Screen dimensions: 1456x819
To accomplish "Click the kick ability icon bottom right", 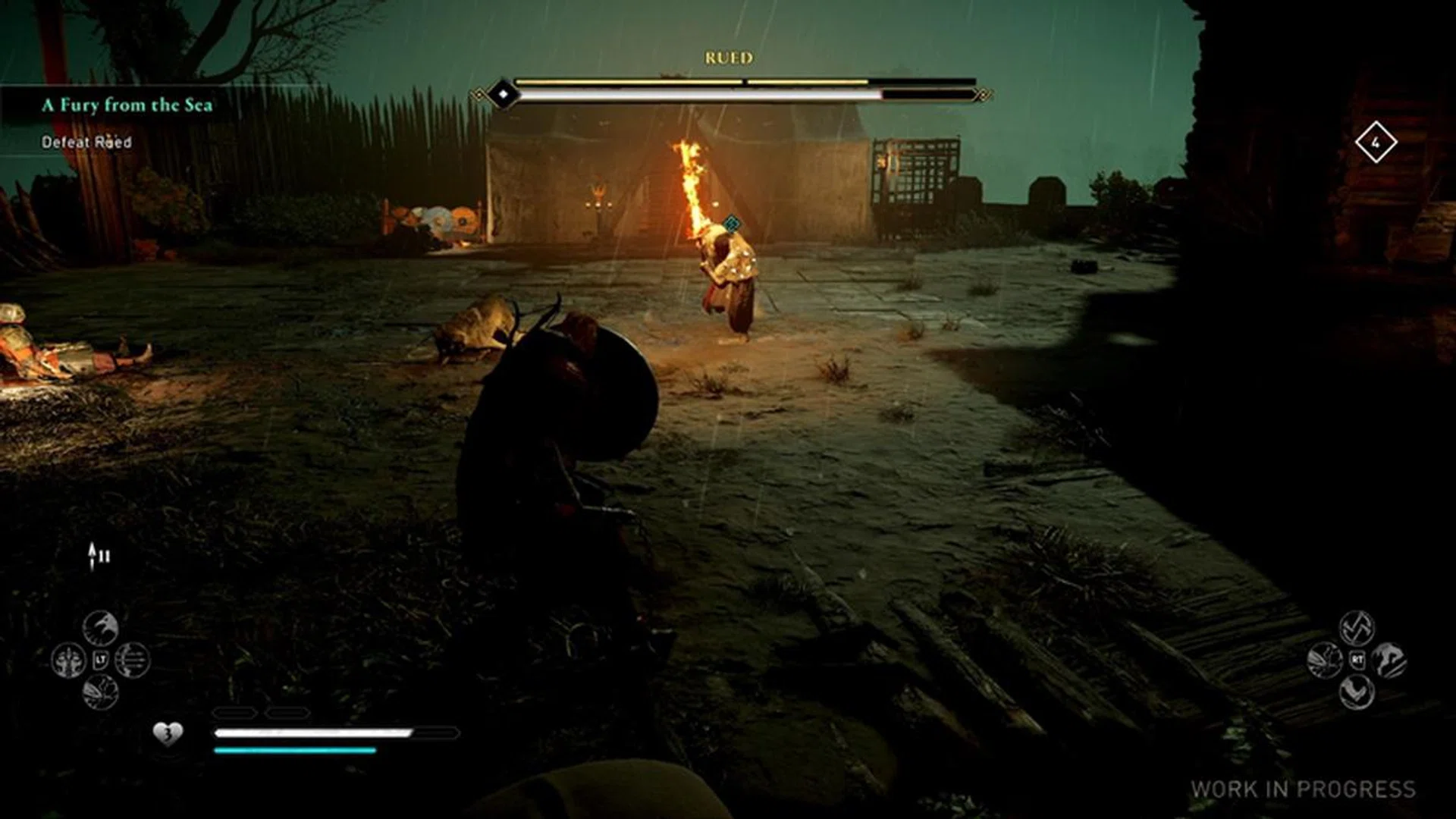I will [1357, 692].
